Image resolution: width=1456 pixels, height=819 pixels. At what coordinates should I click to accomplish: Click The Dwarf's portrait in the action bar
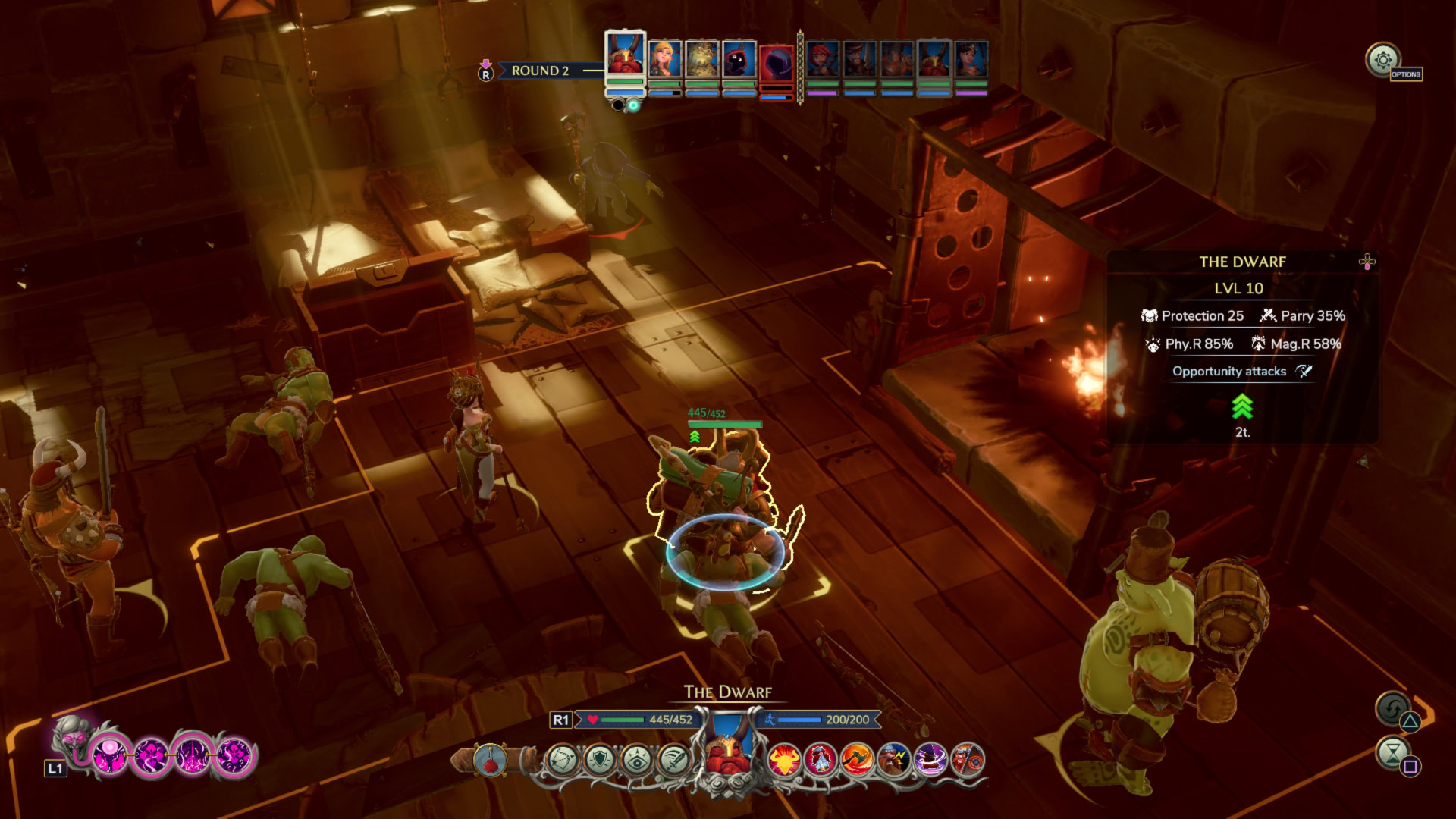[x=727, y=747]
